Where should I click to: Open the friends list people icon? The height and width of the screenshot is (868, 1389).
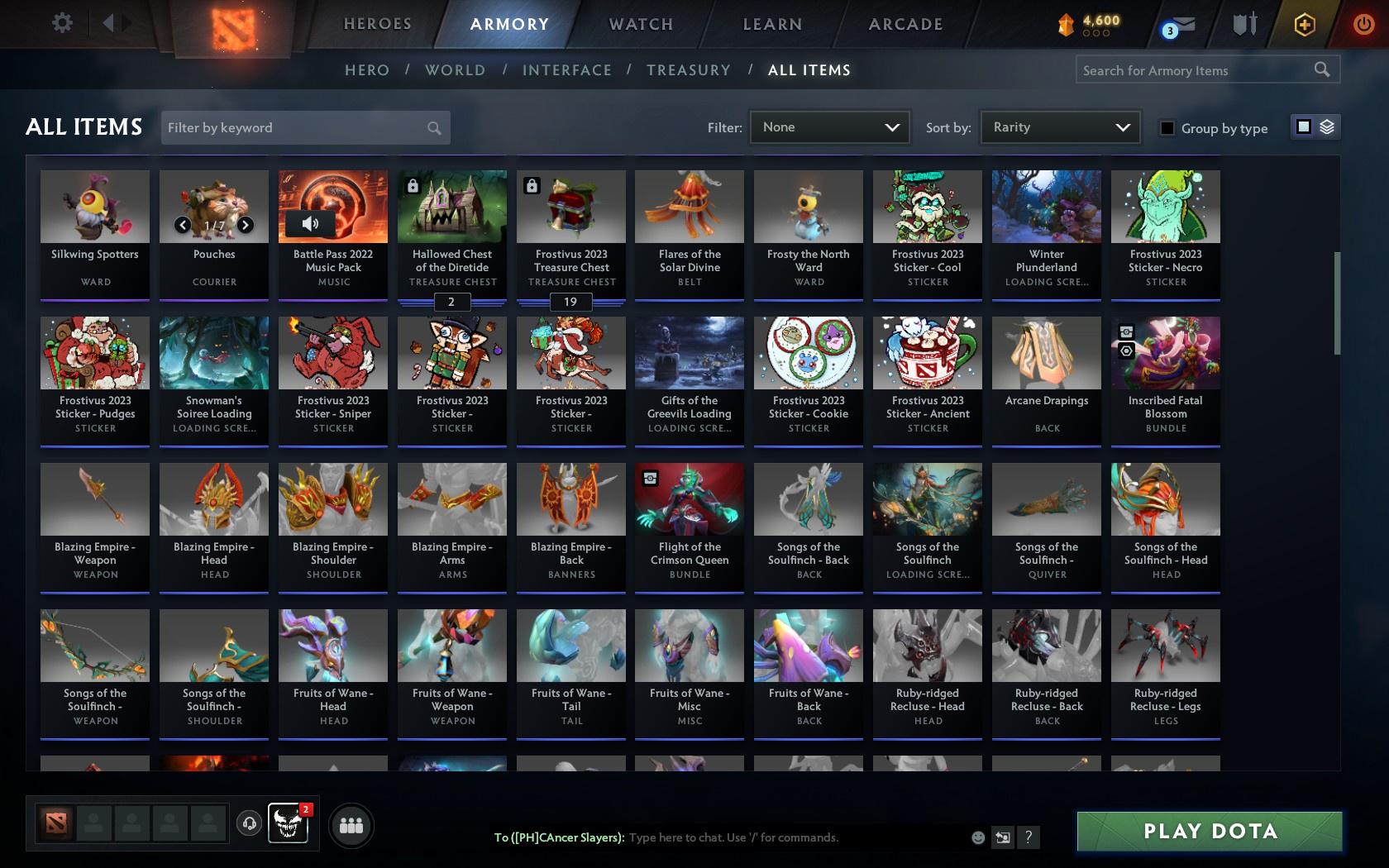point(351,824)
